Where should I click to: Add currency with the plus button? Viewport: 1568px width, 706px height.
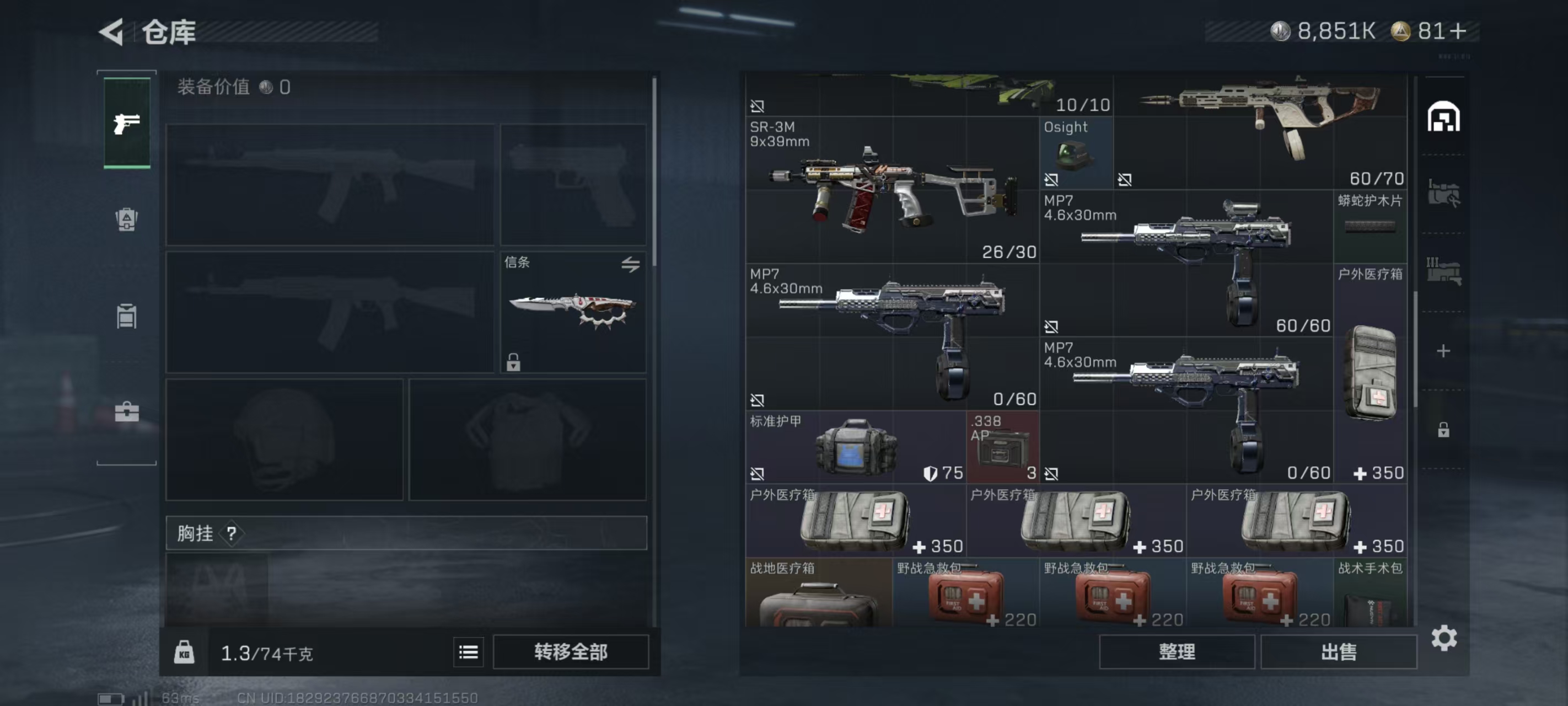tap(1458, 31)
